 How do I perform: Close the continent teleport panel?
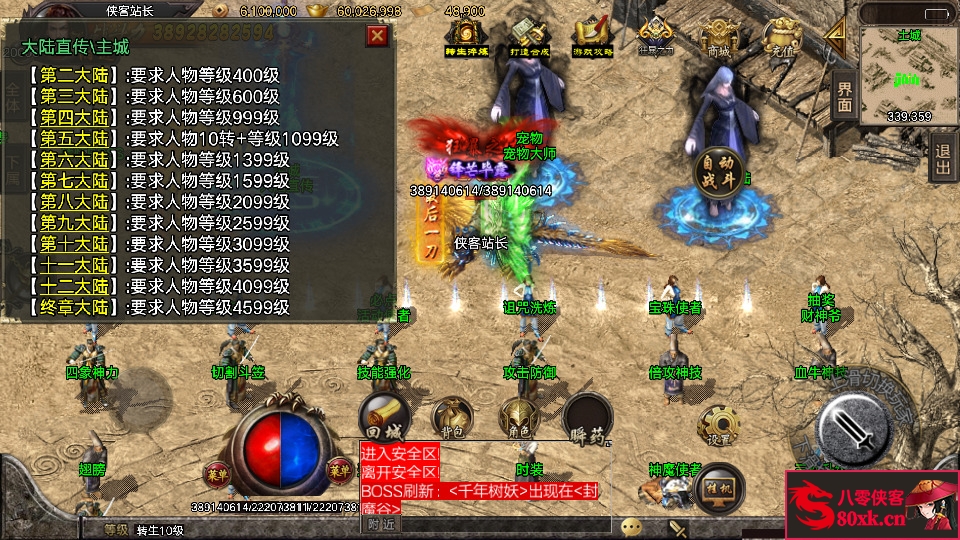(377, 36)
